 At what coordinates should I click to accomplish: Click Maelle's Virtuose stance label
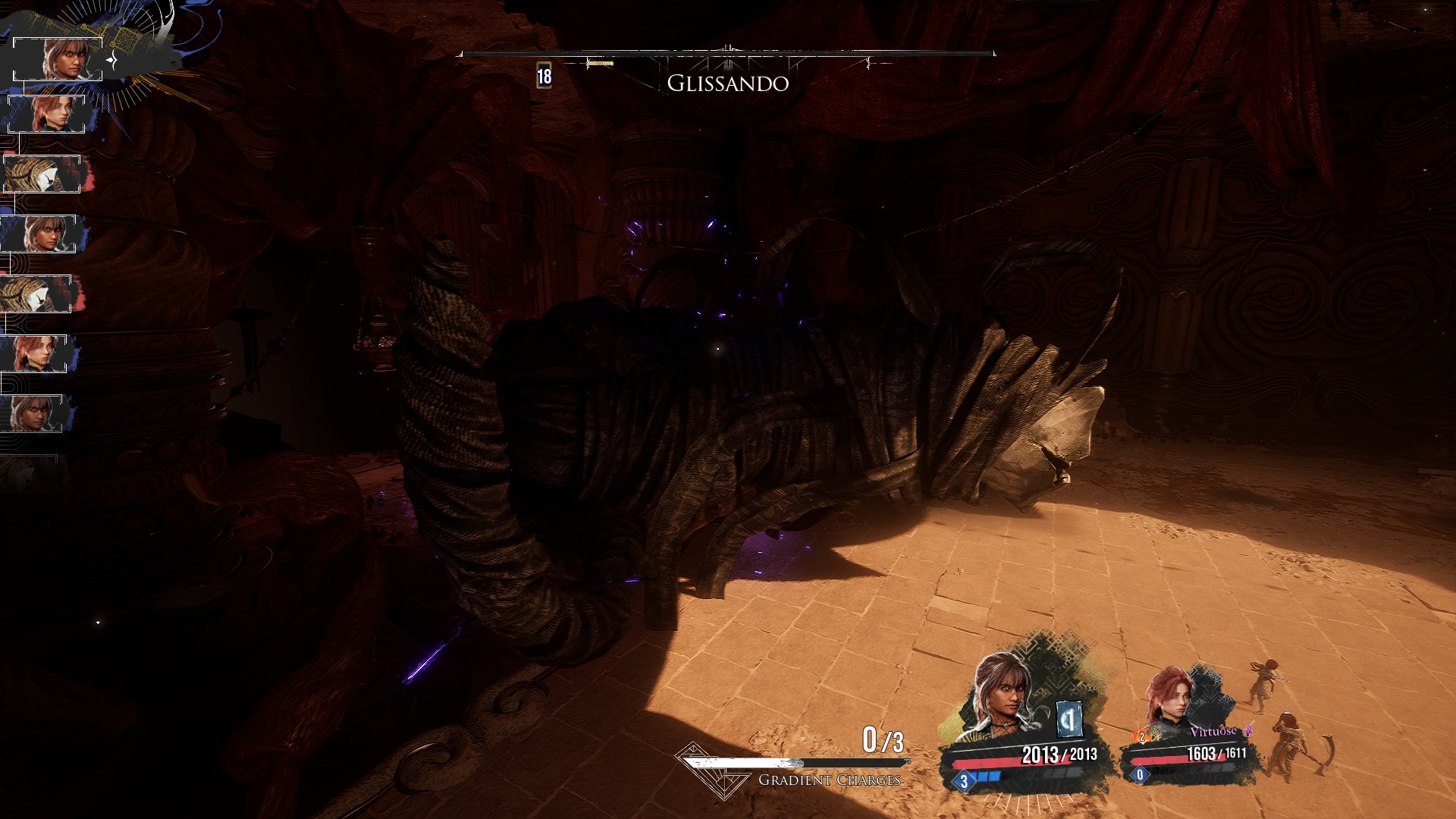coord(1214,732)
